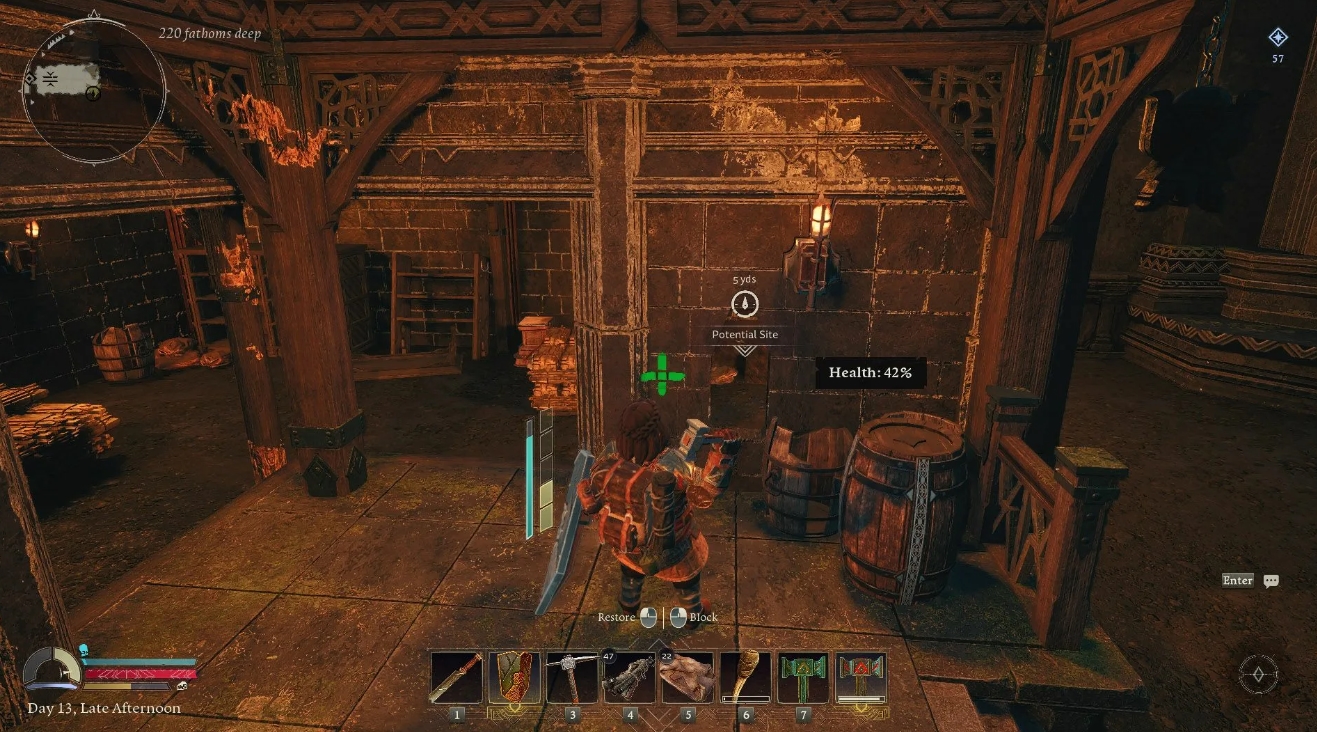Select the wooden club in slot 6
Viewport: 1317px width, 732px height.
click(x=745, y=677)
